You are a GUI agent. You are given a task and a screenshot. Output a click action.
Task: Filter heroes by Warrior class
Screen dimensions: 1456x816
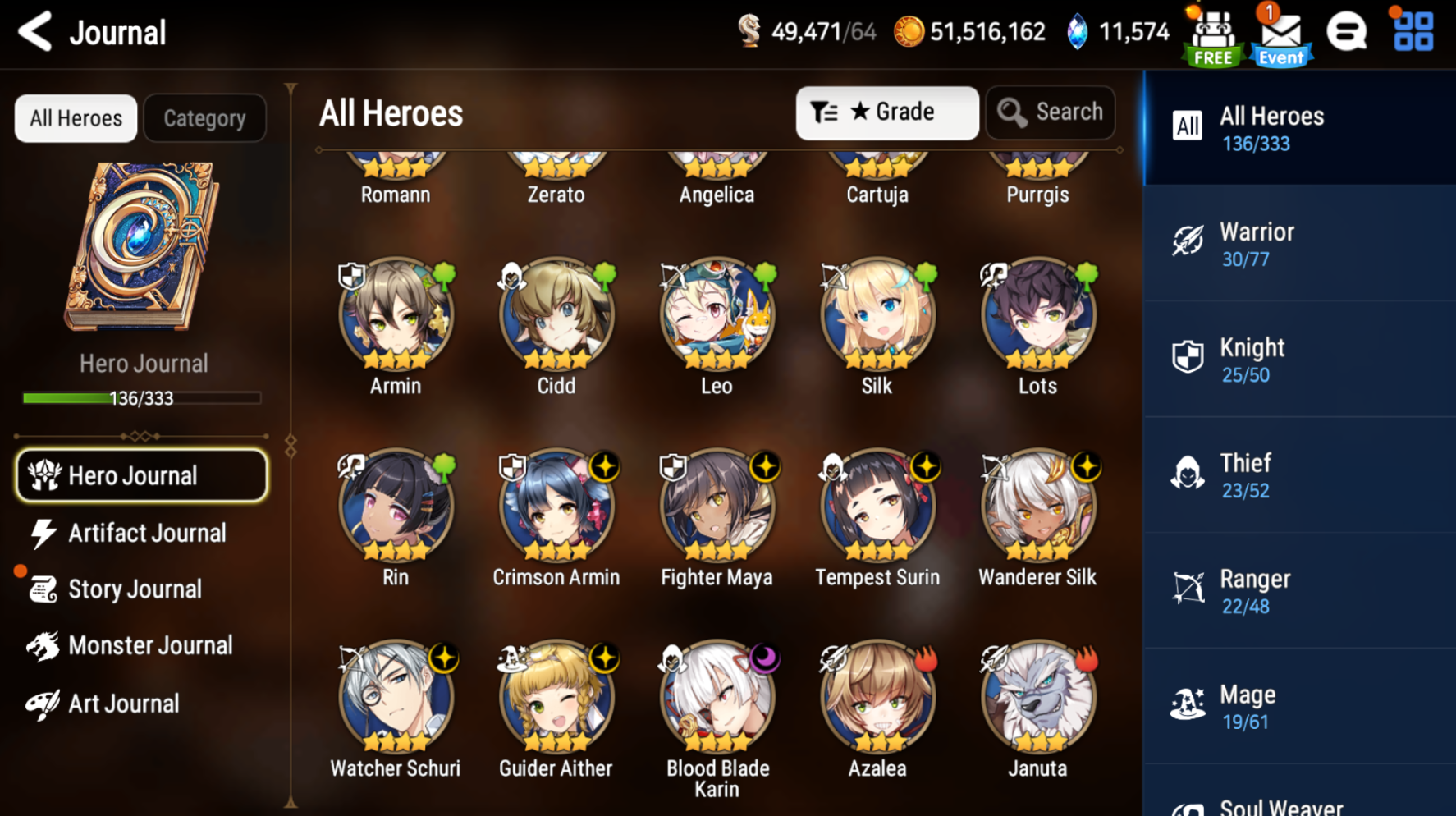coord(1299,244)
